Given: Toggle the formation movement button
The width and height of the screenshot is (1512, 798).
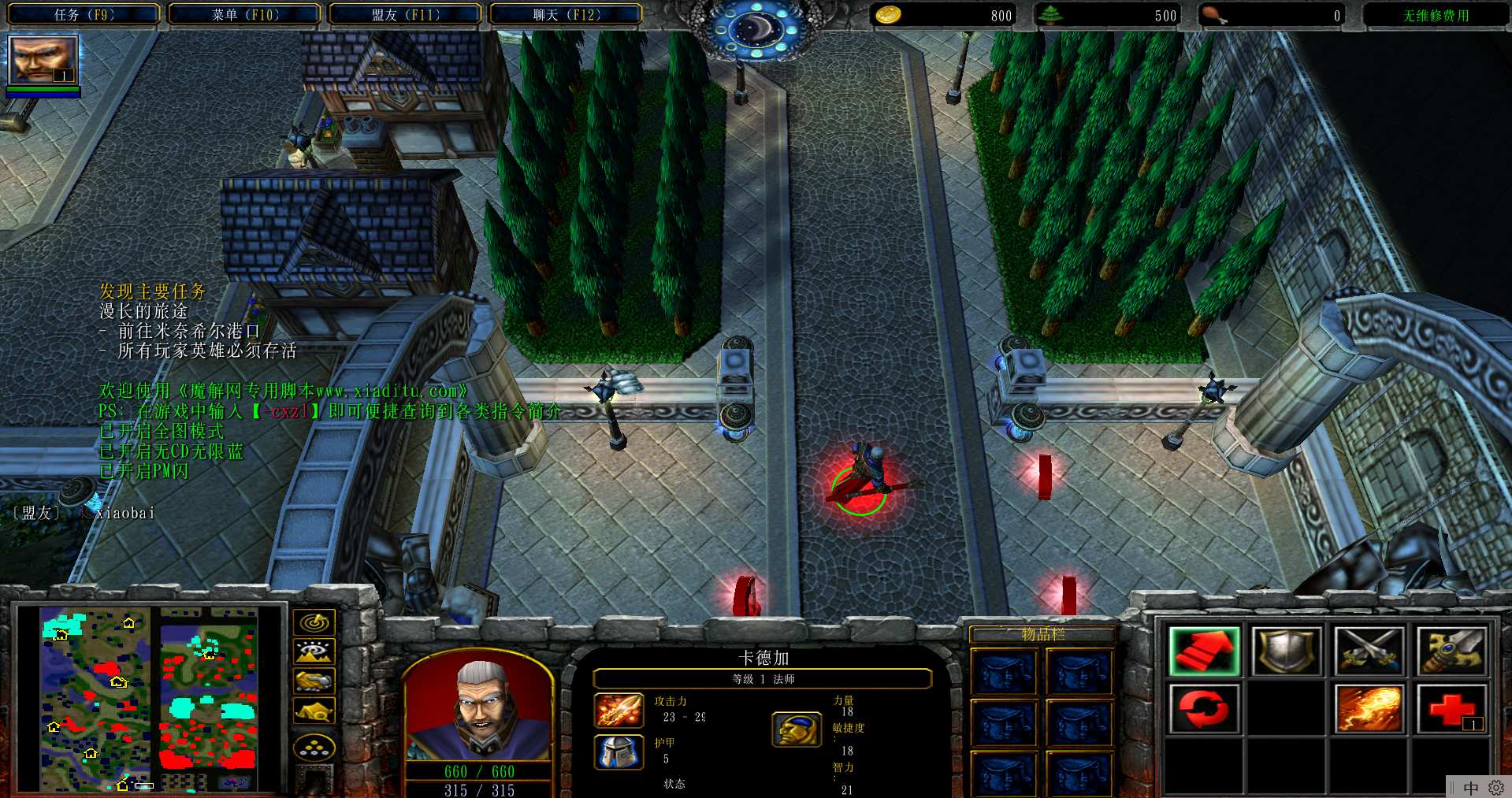Looking at the screenshot, I should pyautogui.click(x=314, y=748).
